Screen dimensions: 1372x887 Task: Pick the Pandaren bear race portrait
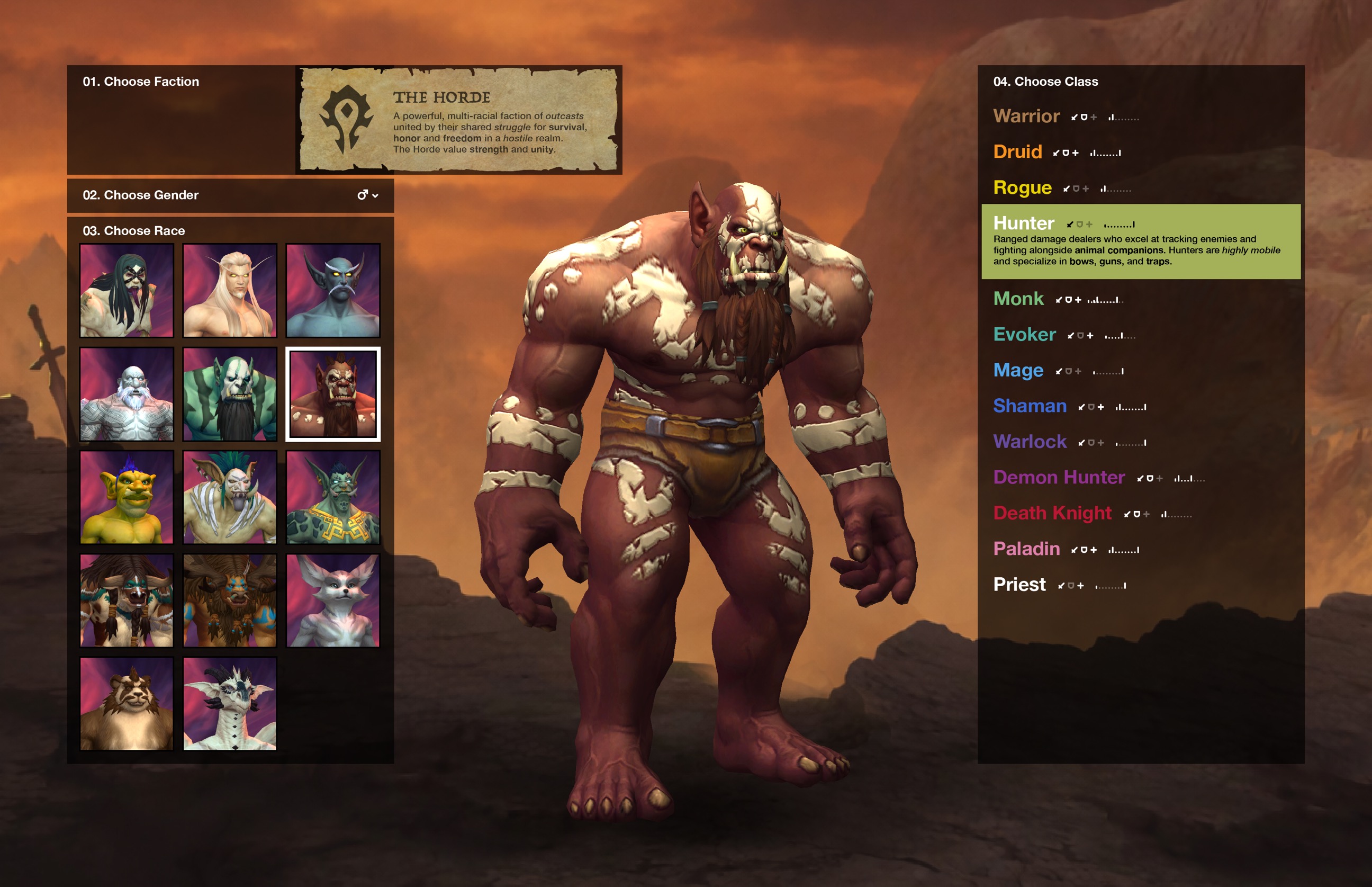click(x=127, y=704)
